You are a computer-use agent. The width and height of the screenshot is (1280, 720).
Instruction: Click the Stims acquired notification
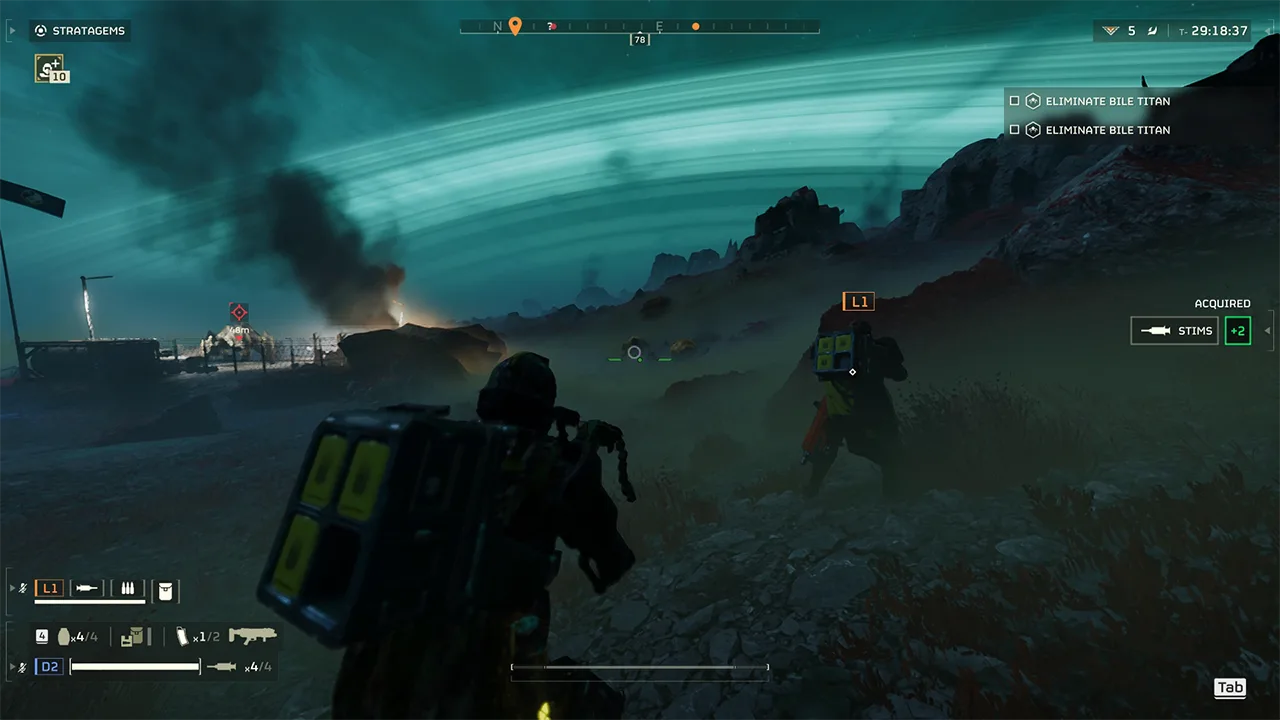pyautogui.click(x=1174, y=331)
